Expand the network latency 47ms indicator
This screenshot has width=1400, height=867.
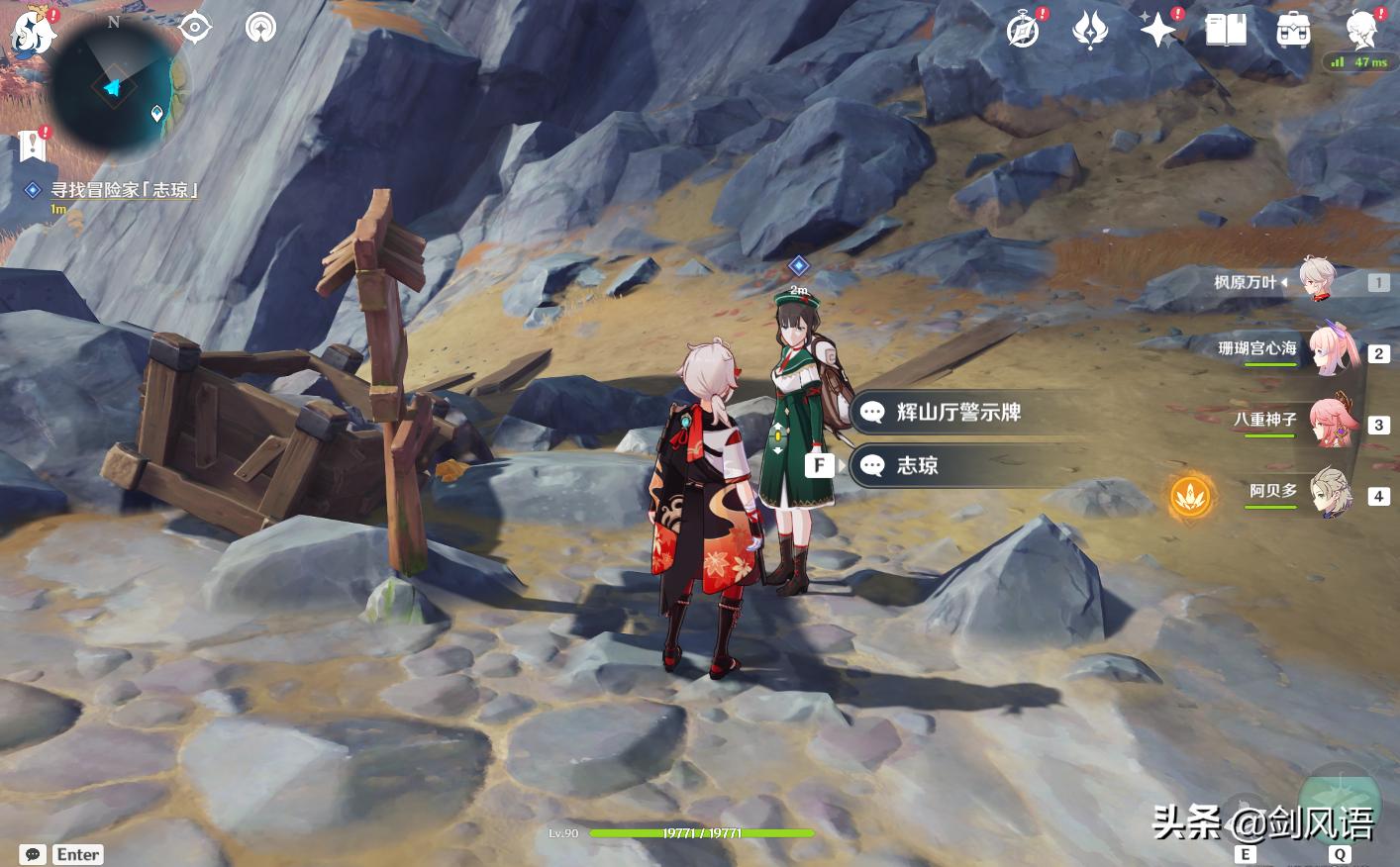1360,61
